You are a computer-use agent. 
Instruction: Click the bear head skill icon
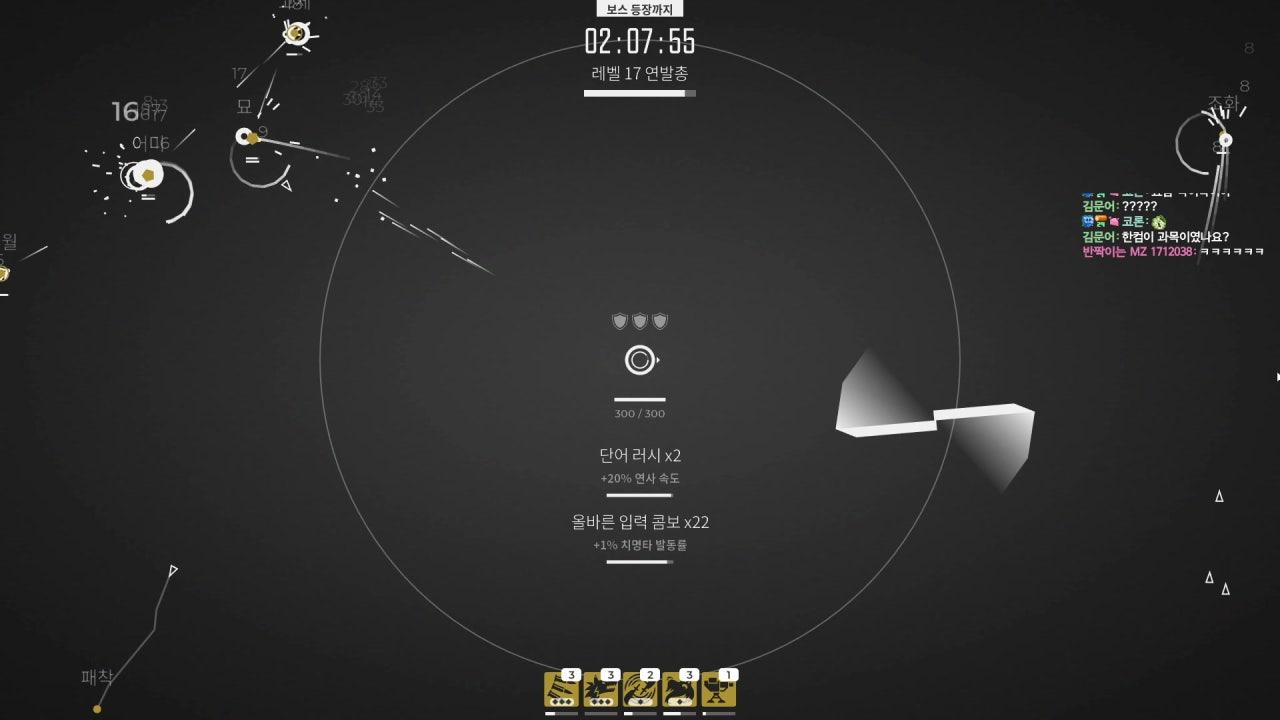click(679, 690)
